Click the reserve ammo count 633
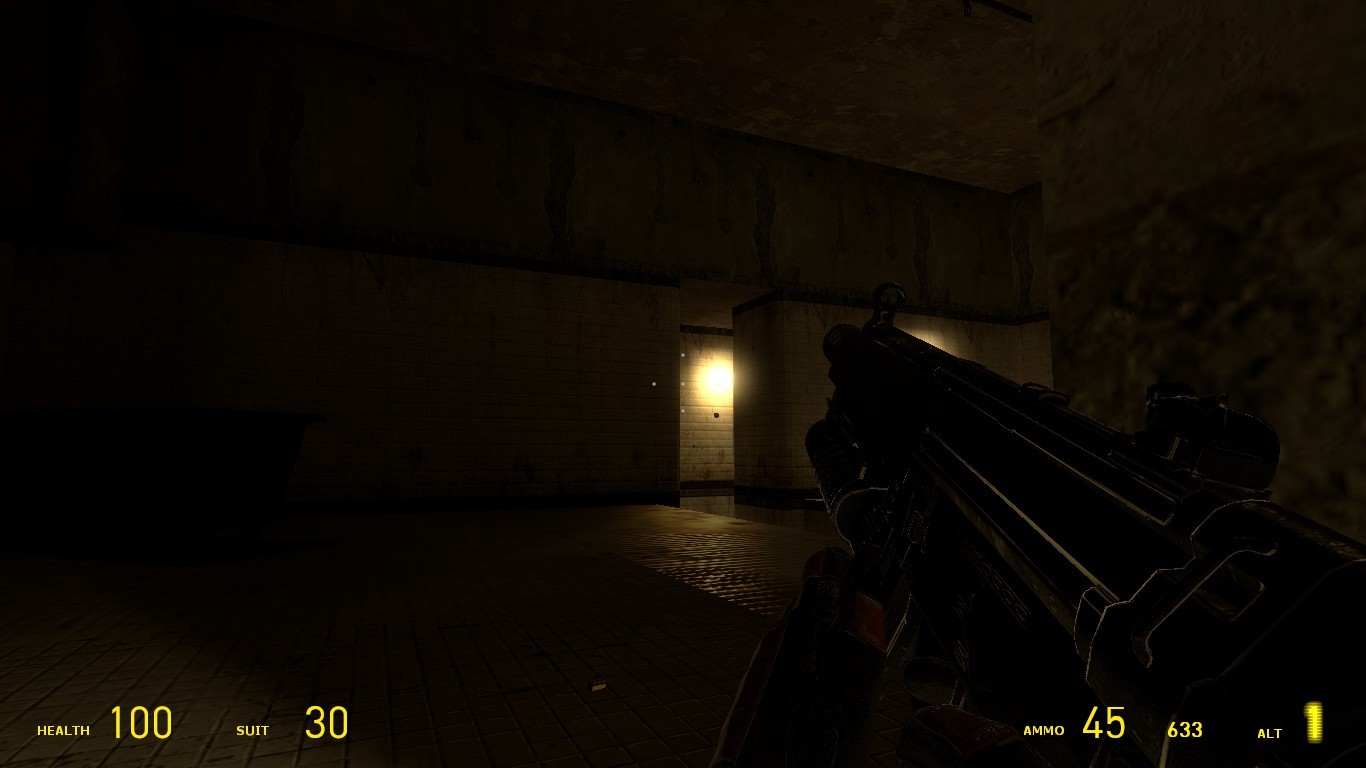 (x=1185, y=731)
